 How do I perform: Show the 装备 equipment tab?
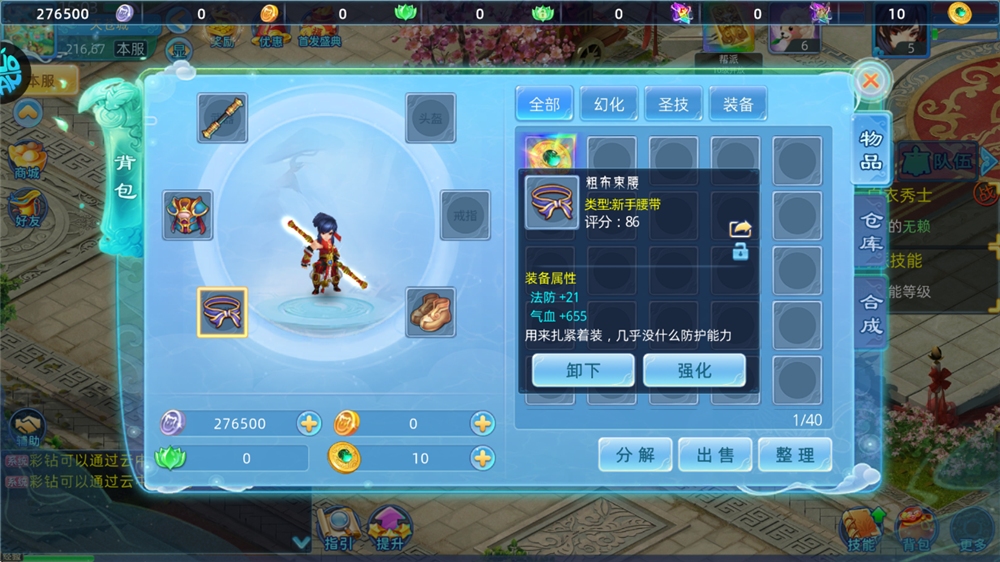pyautogui.click(x=738, y=104)
